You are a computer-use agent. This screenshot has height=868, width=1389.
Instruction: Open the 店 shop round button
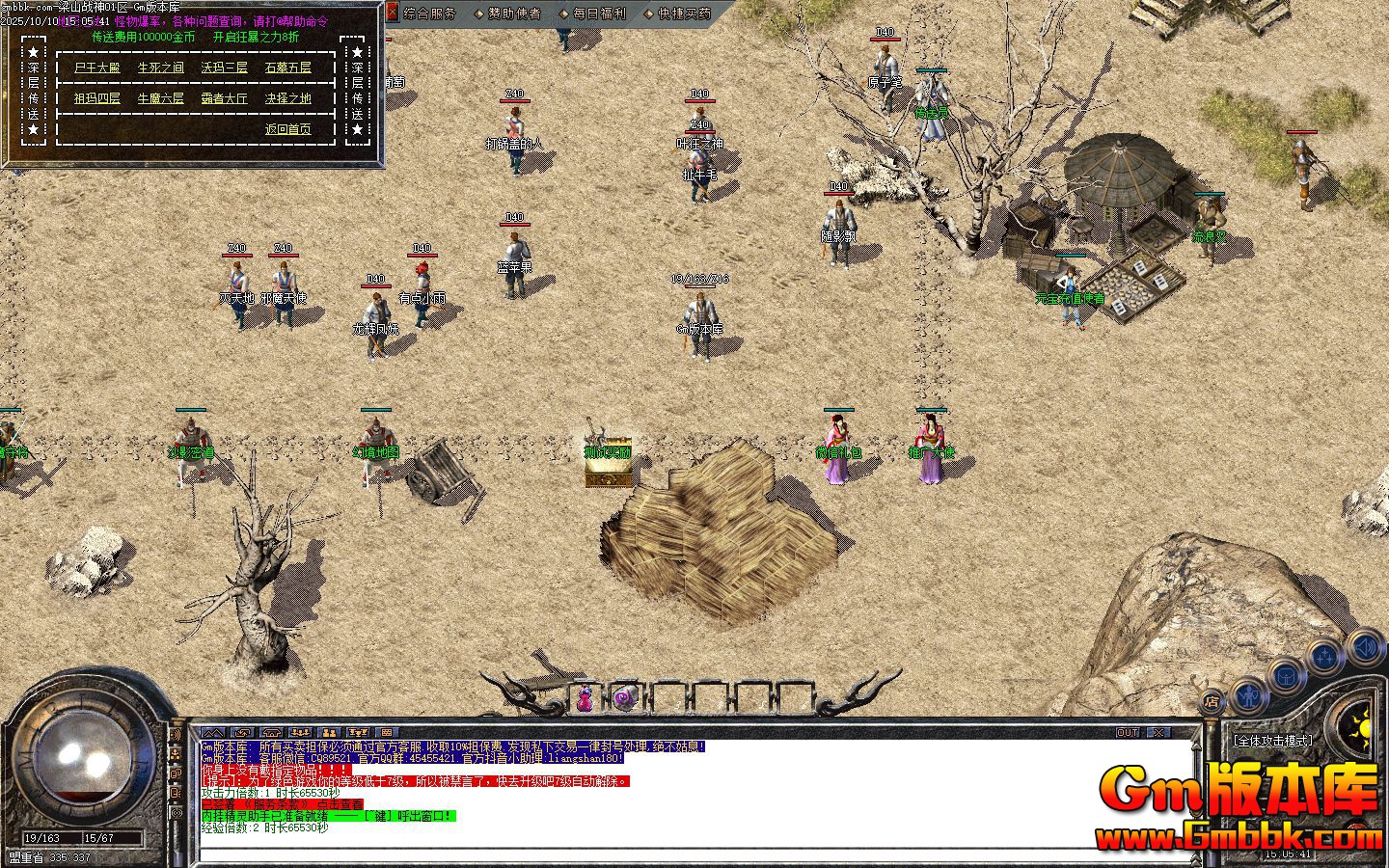pyautogui.click(x=1213, y=701)
